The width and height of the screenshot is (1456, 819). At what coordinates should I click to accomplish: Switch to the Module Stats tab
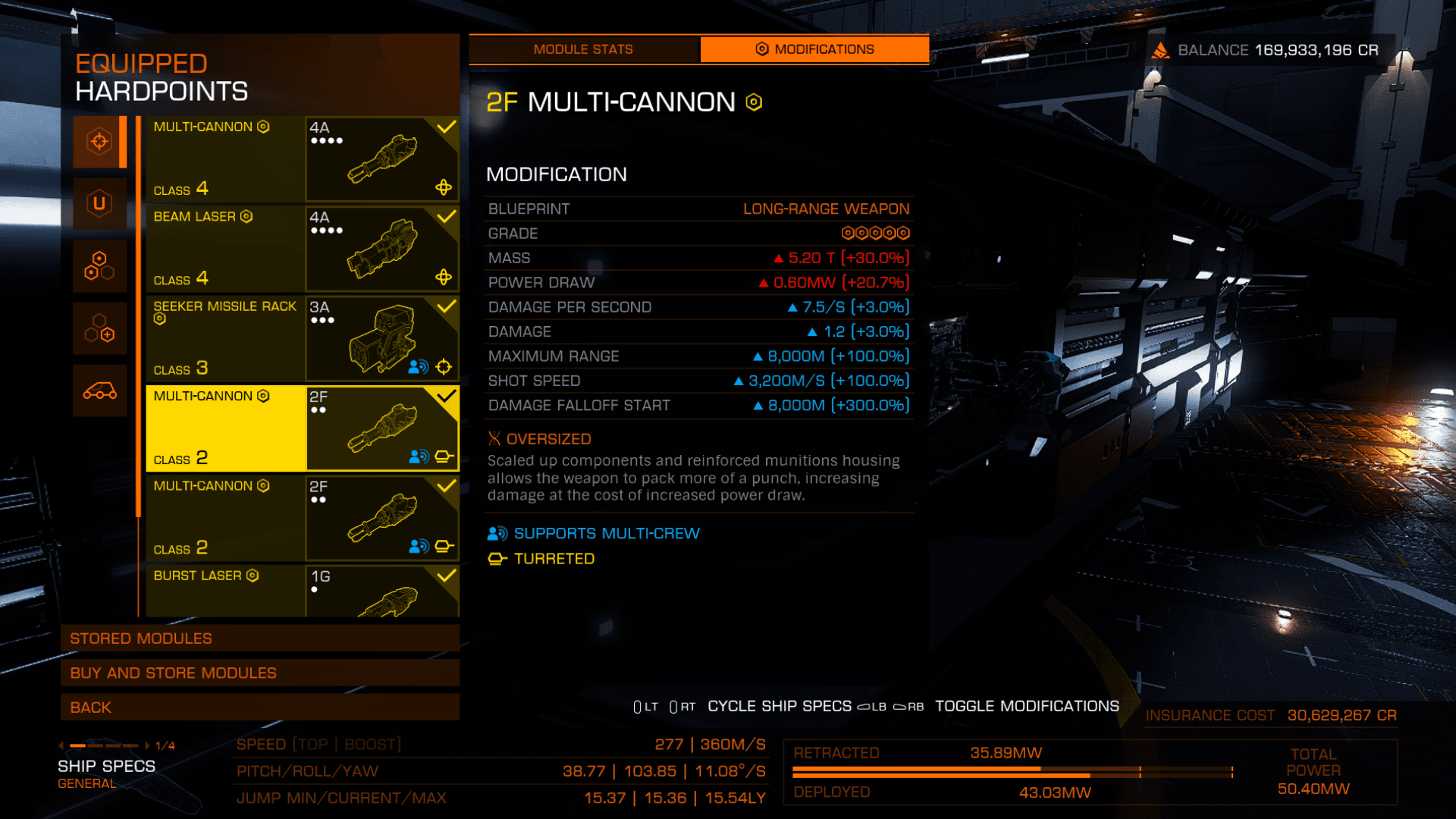tap(582, 49)
